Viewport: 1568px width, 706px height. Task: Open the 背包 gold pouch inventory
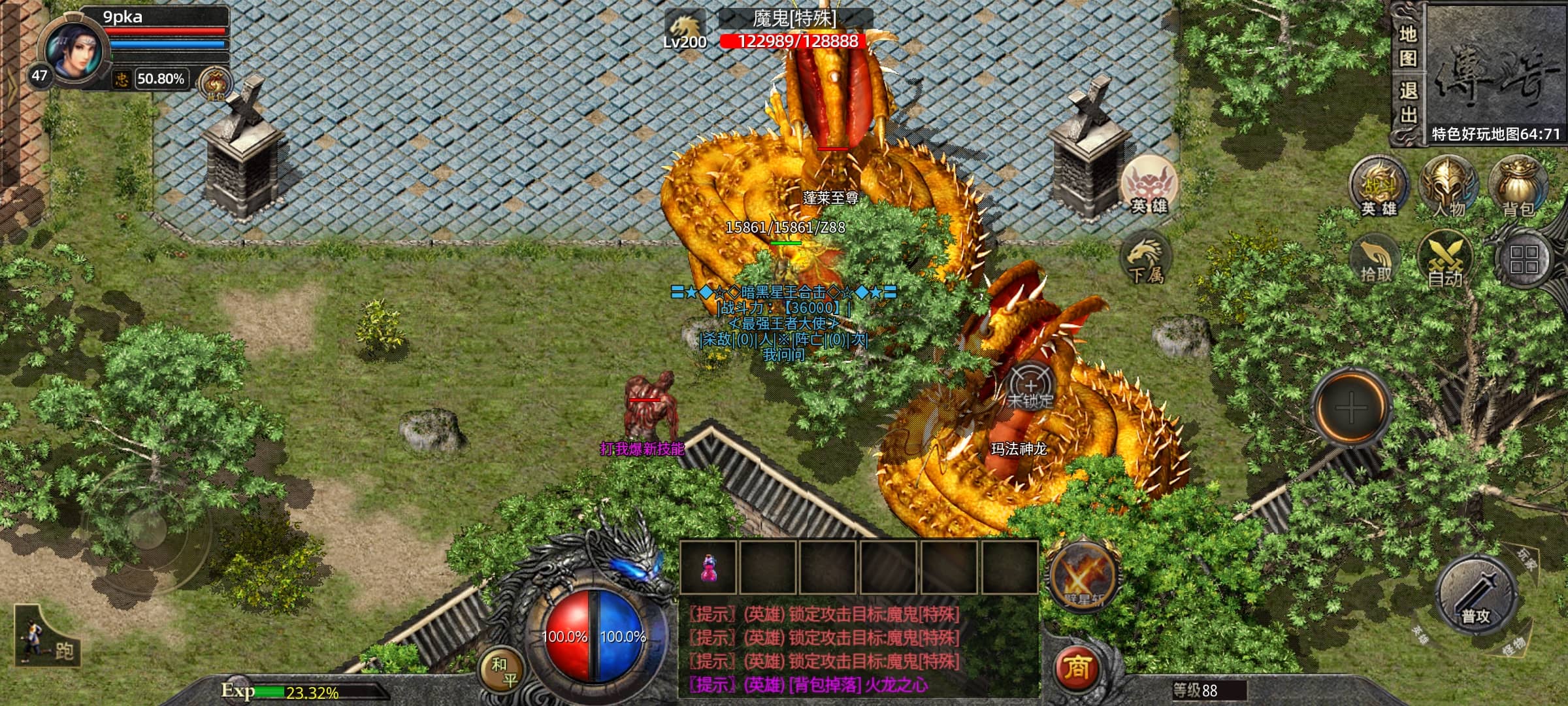(1518, 186)
